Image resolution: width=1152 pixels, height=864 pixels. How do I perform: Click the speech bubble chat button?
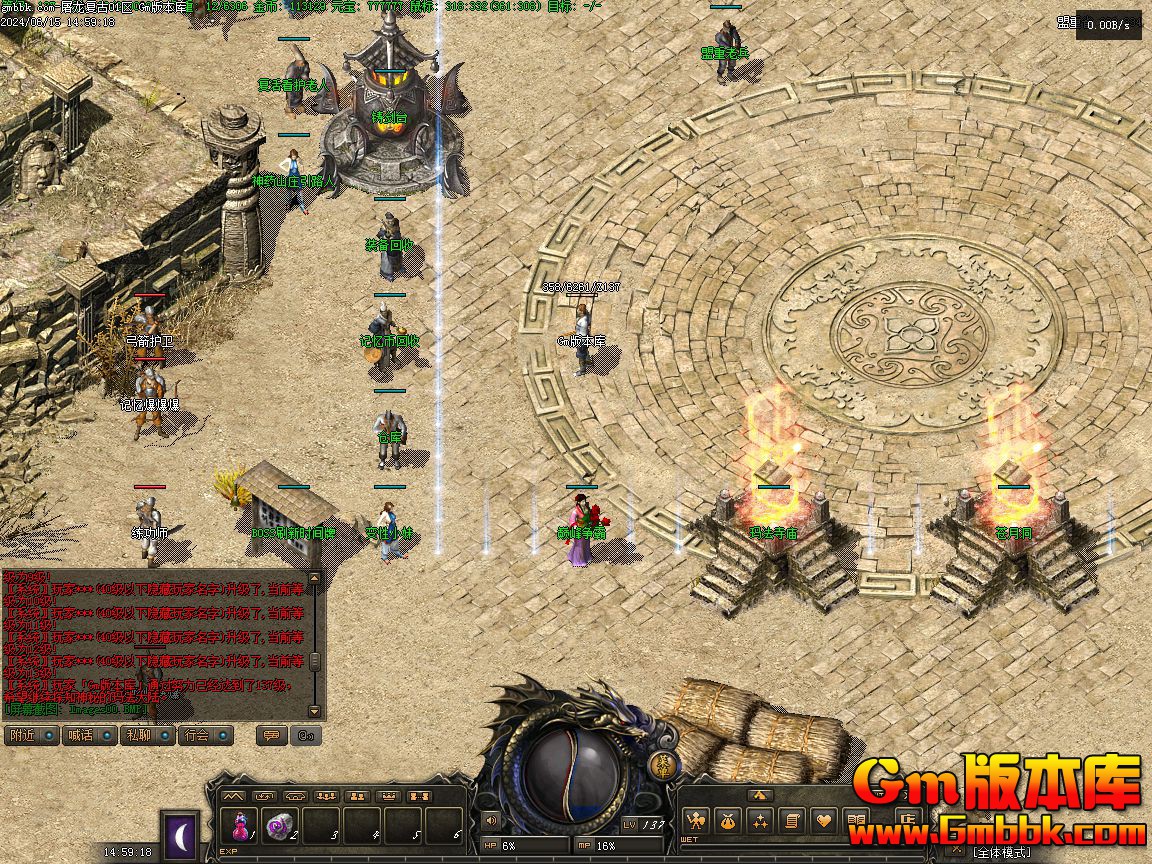pos(269,735)
